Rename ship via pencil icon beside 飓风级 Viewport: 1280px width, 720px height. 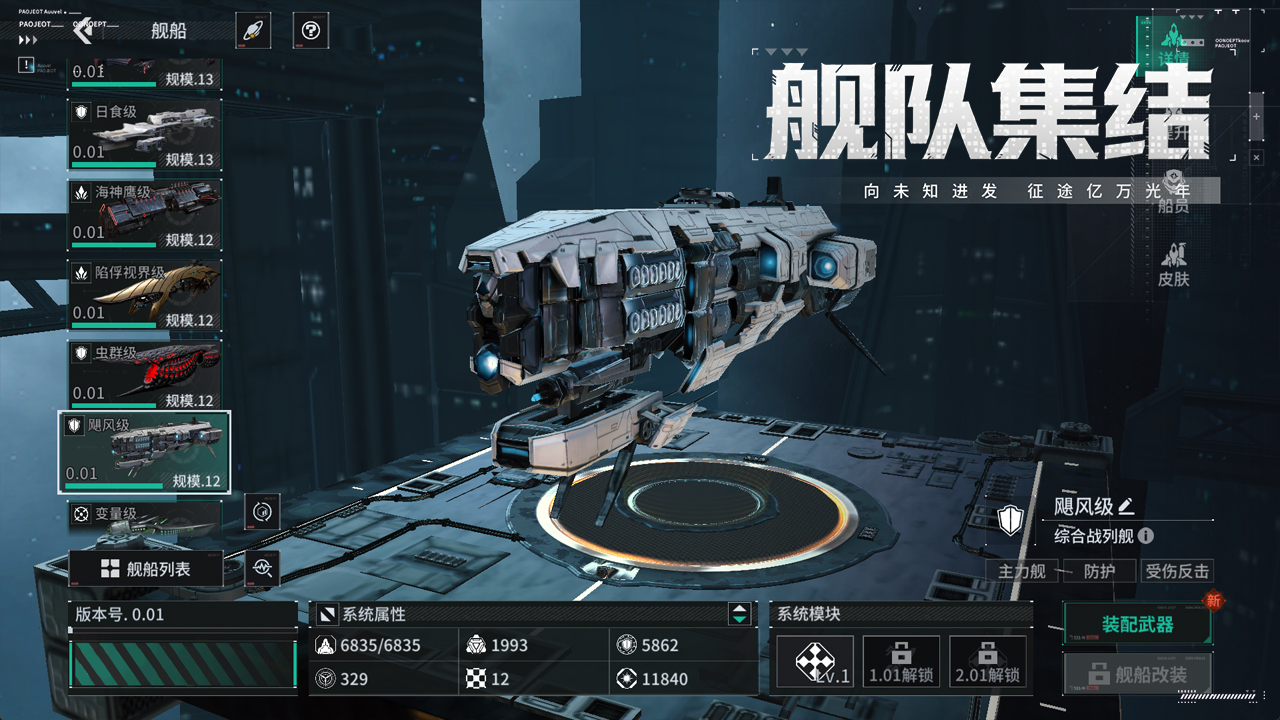tap(1127, 506)
